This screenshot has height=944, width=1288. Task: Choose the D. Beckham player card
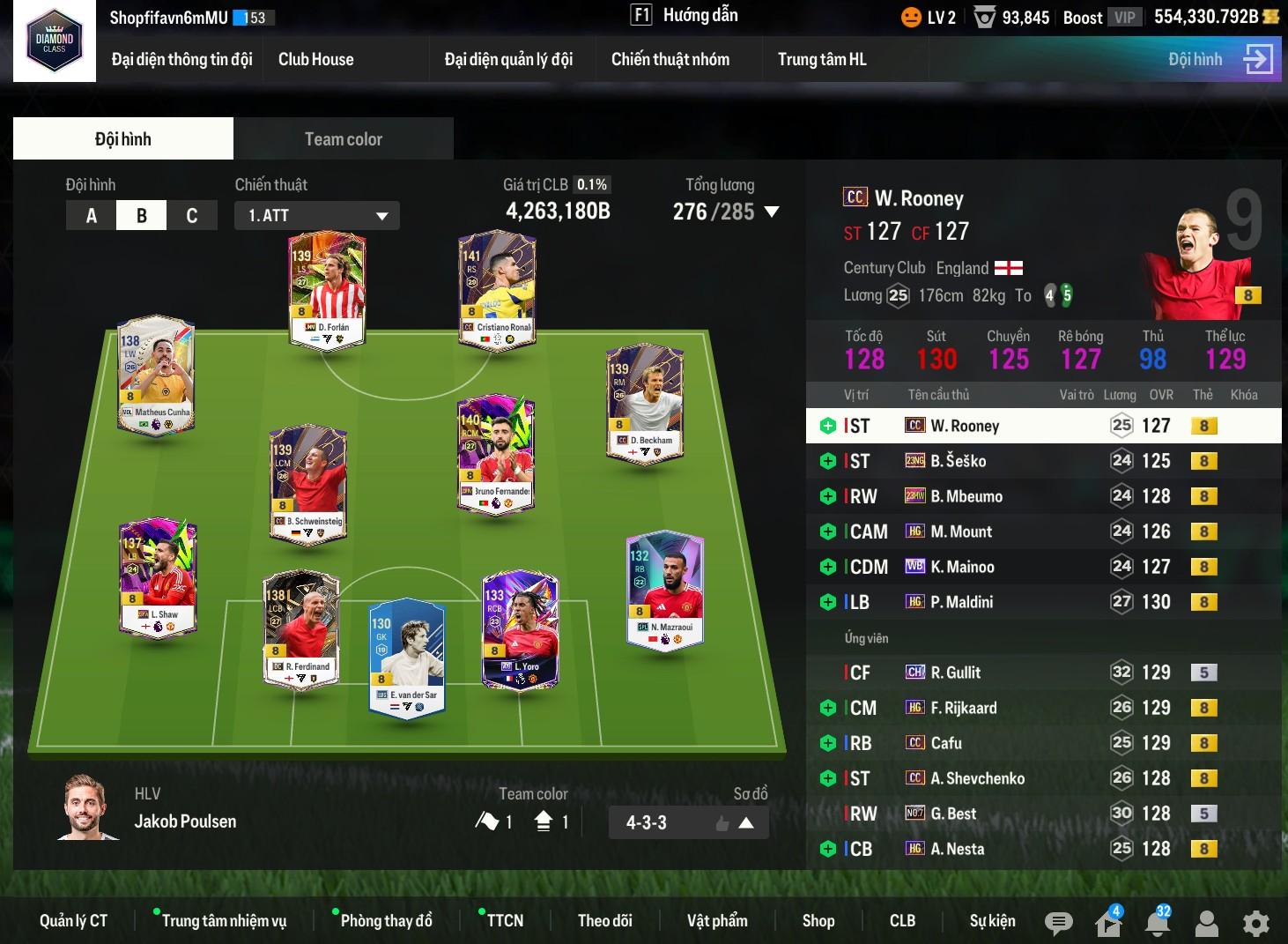click(645, 404)
